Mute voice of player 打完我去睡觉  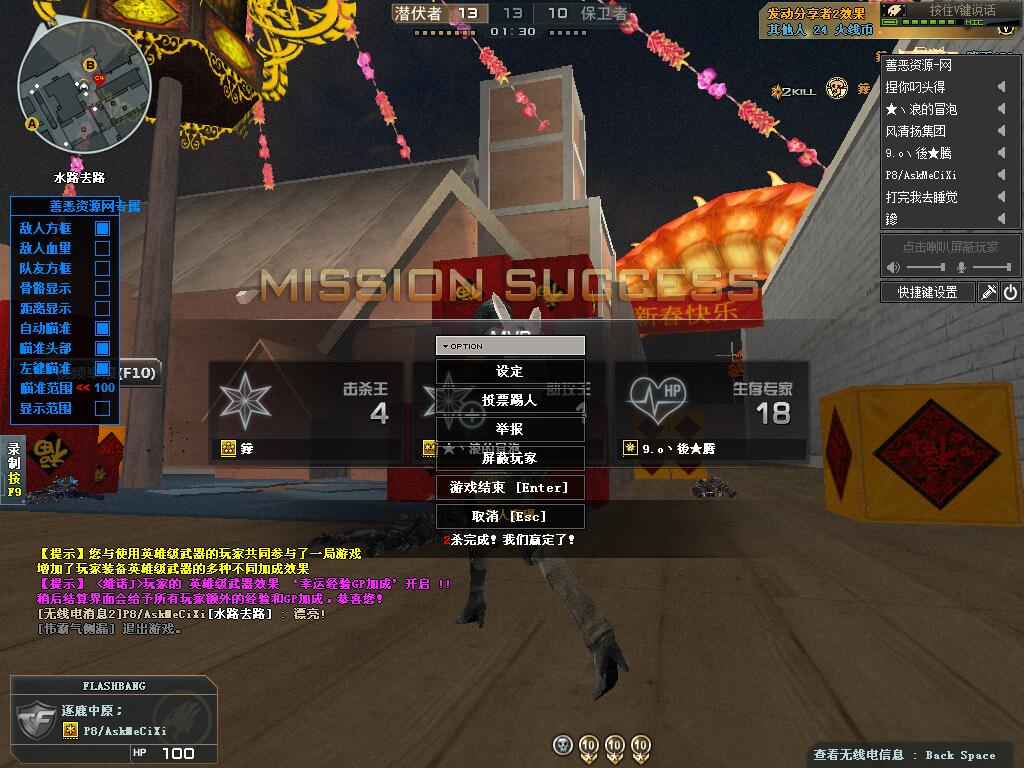point(1001,197)
